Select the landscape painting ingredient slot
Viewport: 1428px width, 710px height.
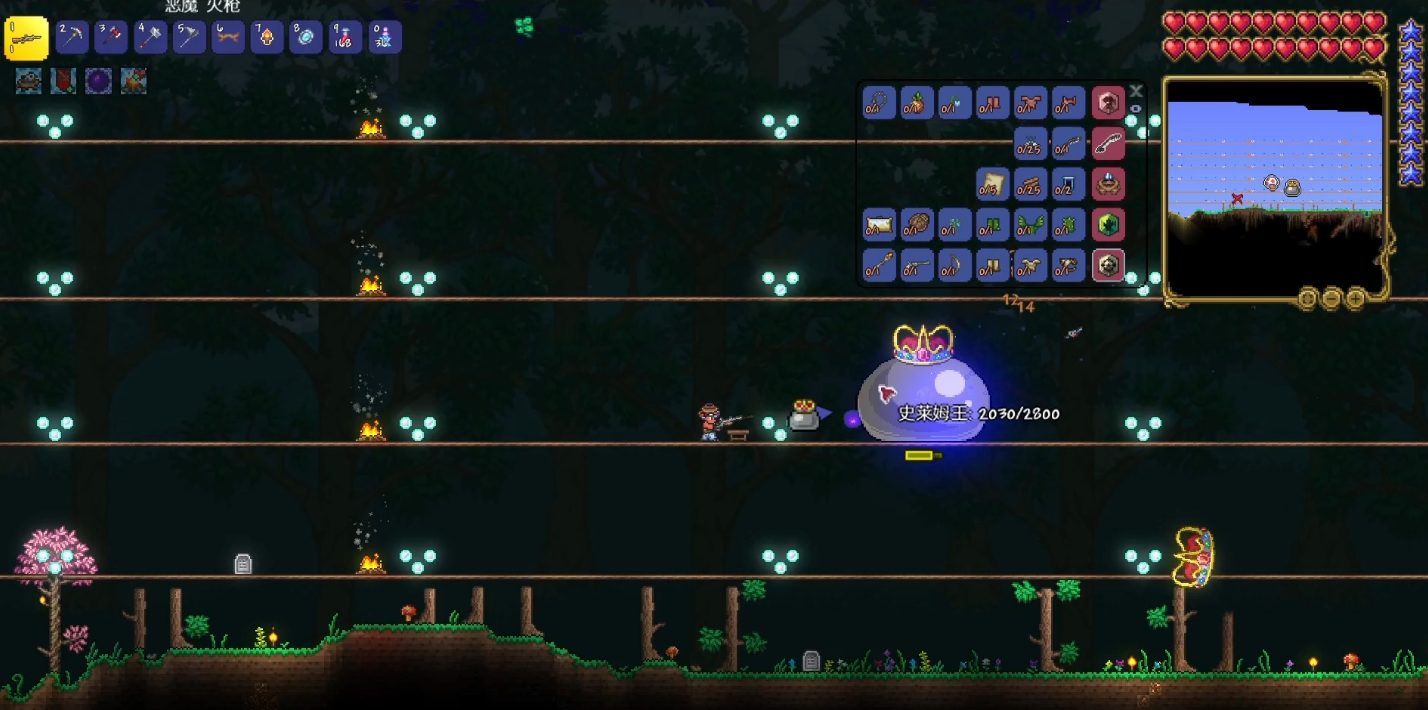point(879,224)
